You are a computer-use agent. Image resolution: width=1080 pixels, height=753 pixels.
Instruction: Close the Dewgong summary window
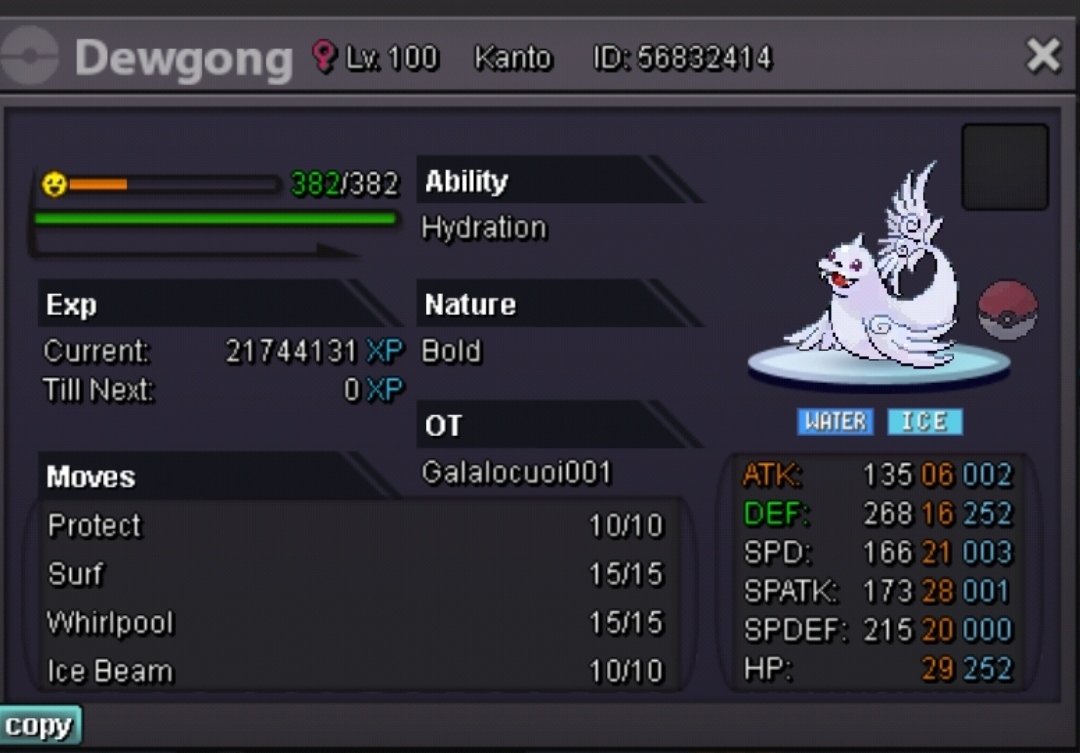[1043, 56]
